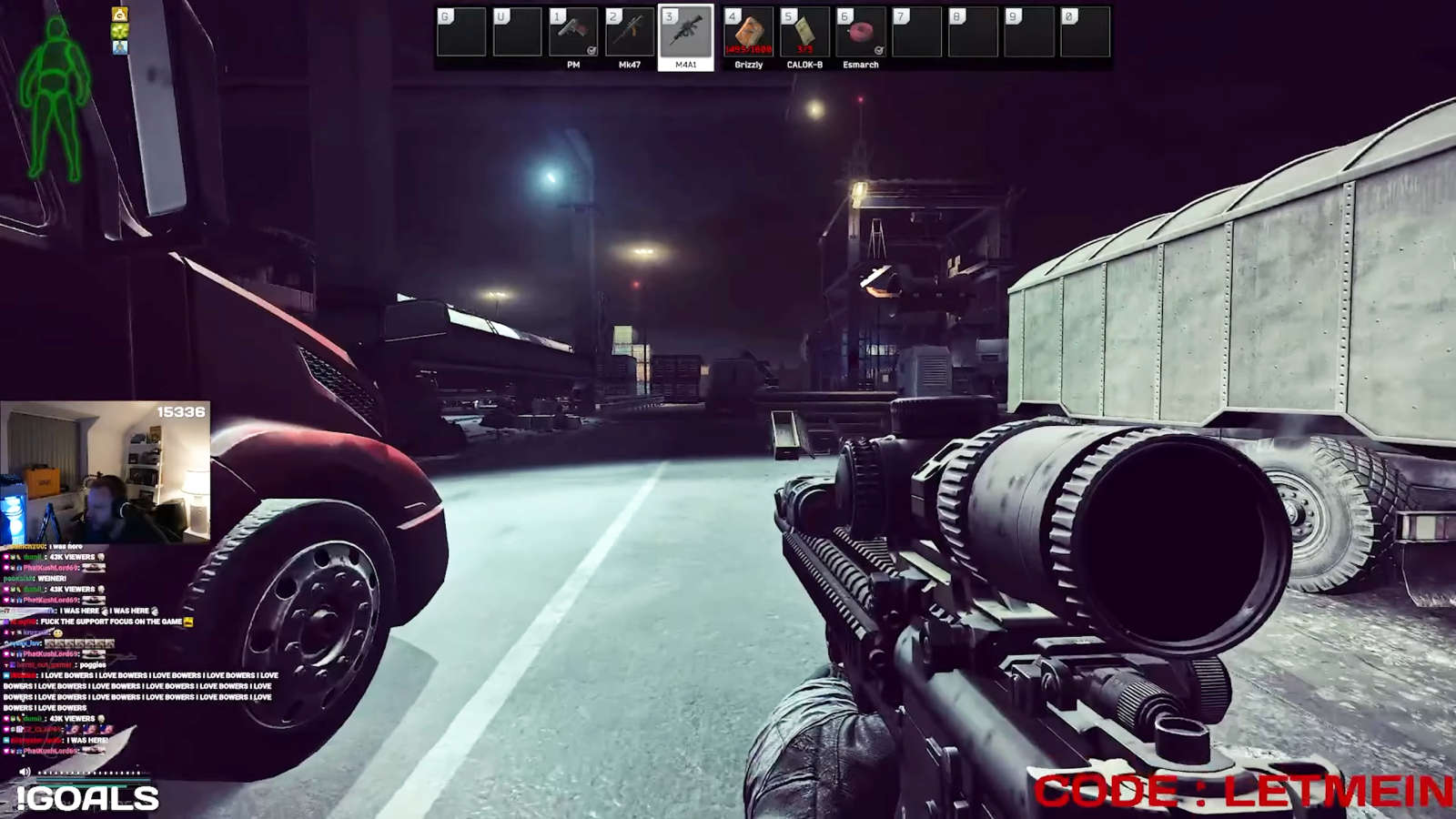Switch to the Mk47 rifle slot
This screenshot has height=819, width=1456.
(x=630, y=34)
